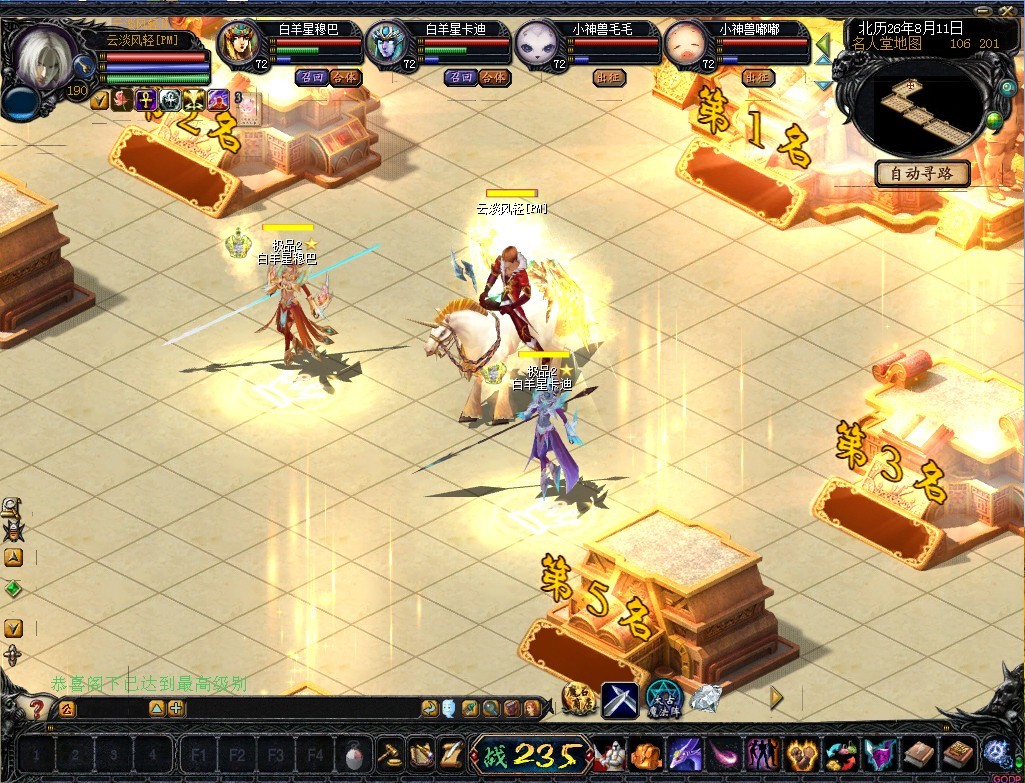
Task: Click the chat plus button
Action: 176,709
